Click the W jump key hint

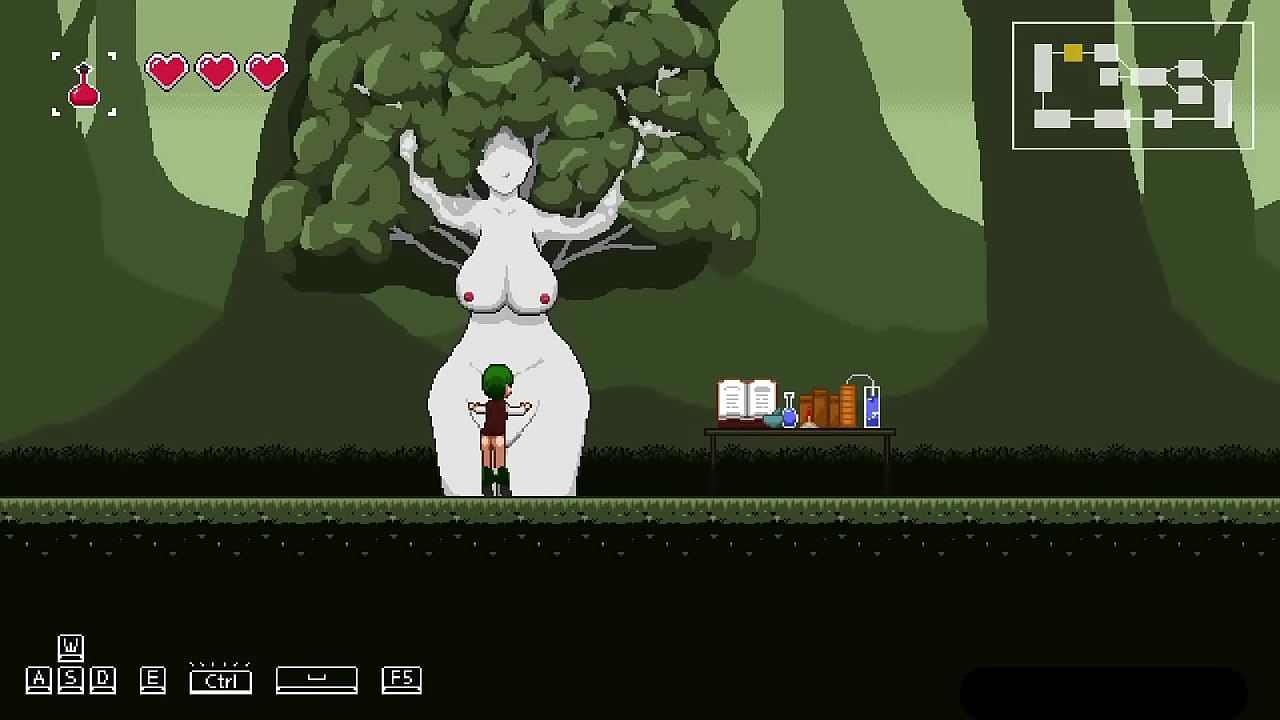click(x=70, y=646)
